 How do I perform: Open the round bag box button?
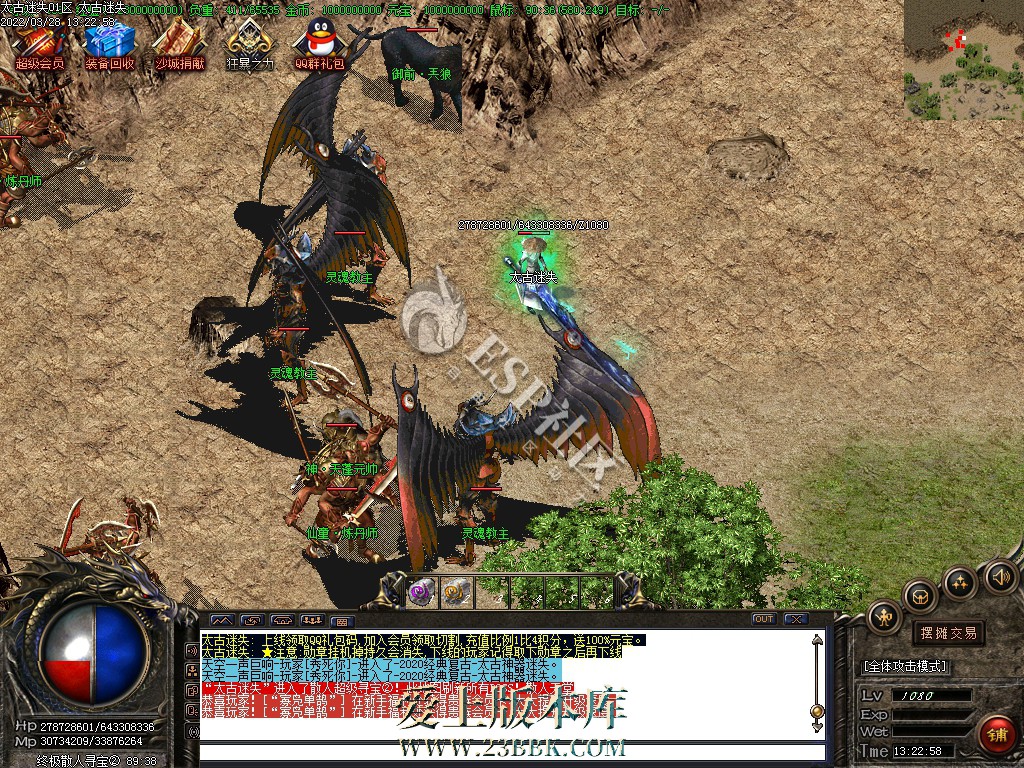coord(920,596)
